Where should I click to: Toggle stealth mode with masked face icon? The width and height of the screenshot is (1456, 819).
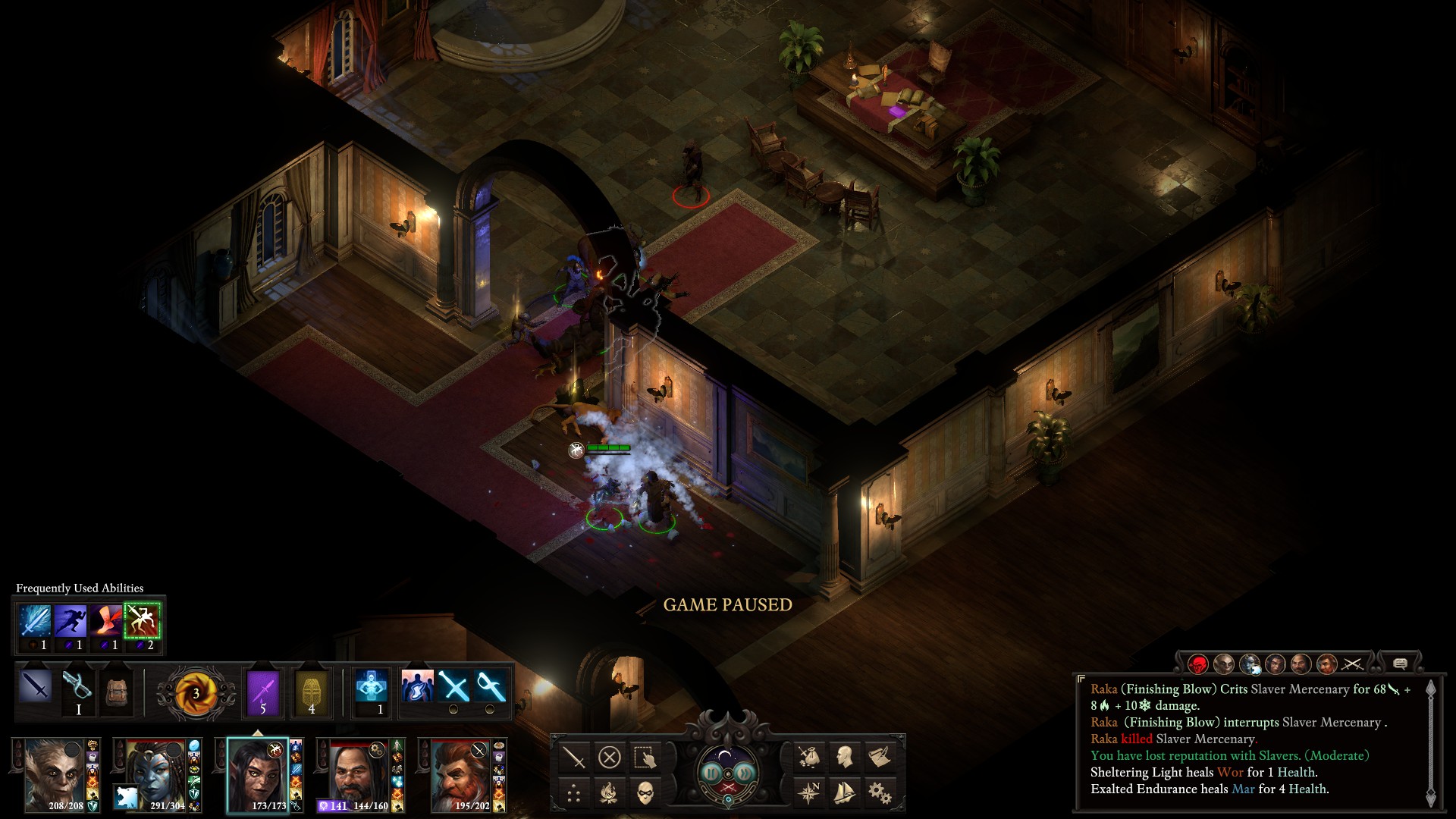coord(645,793)
